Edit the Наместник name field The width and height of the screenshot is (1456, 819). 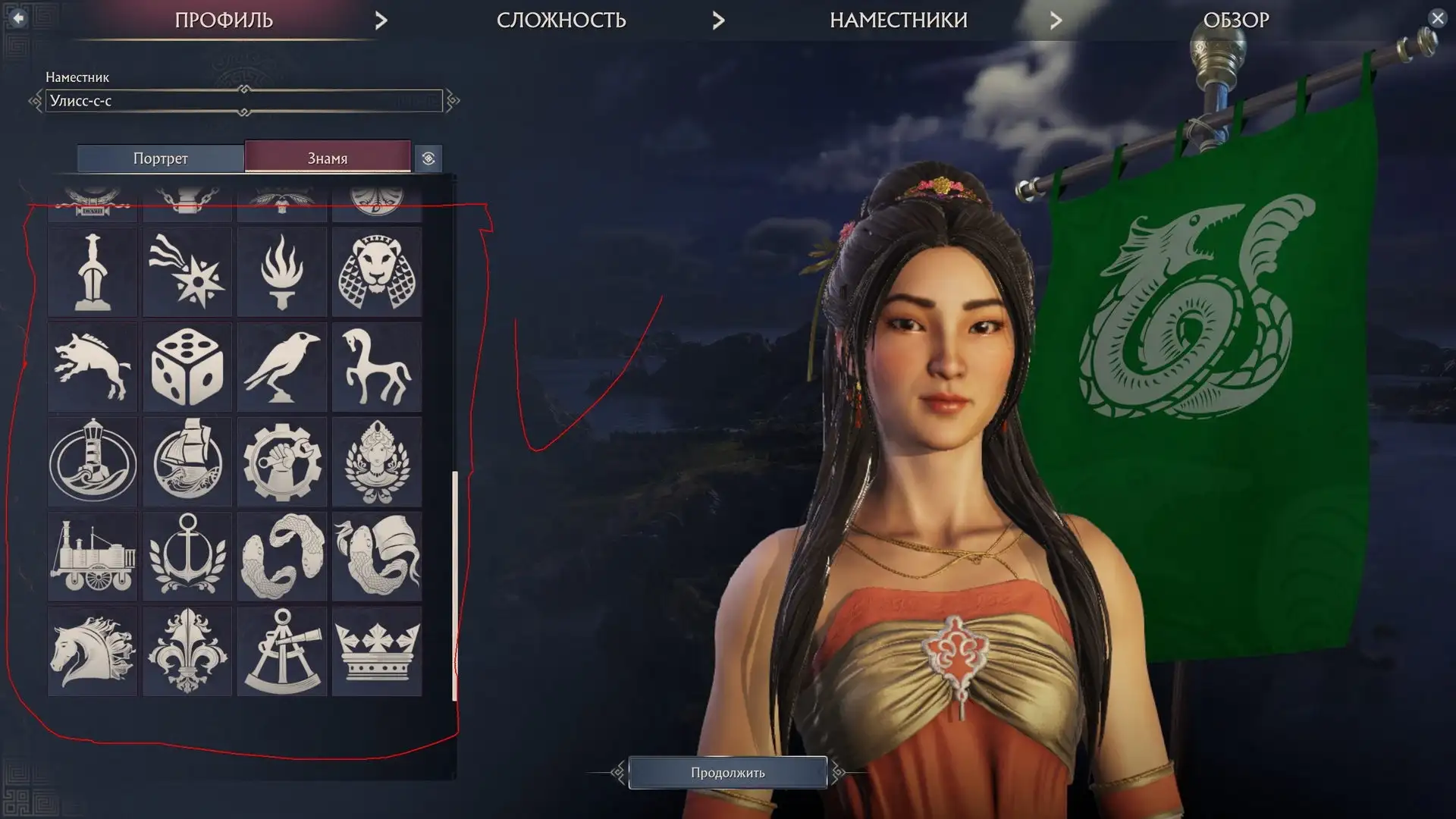pos(243,101)
